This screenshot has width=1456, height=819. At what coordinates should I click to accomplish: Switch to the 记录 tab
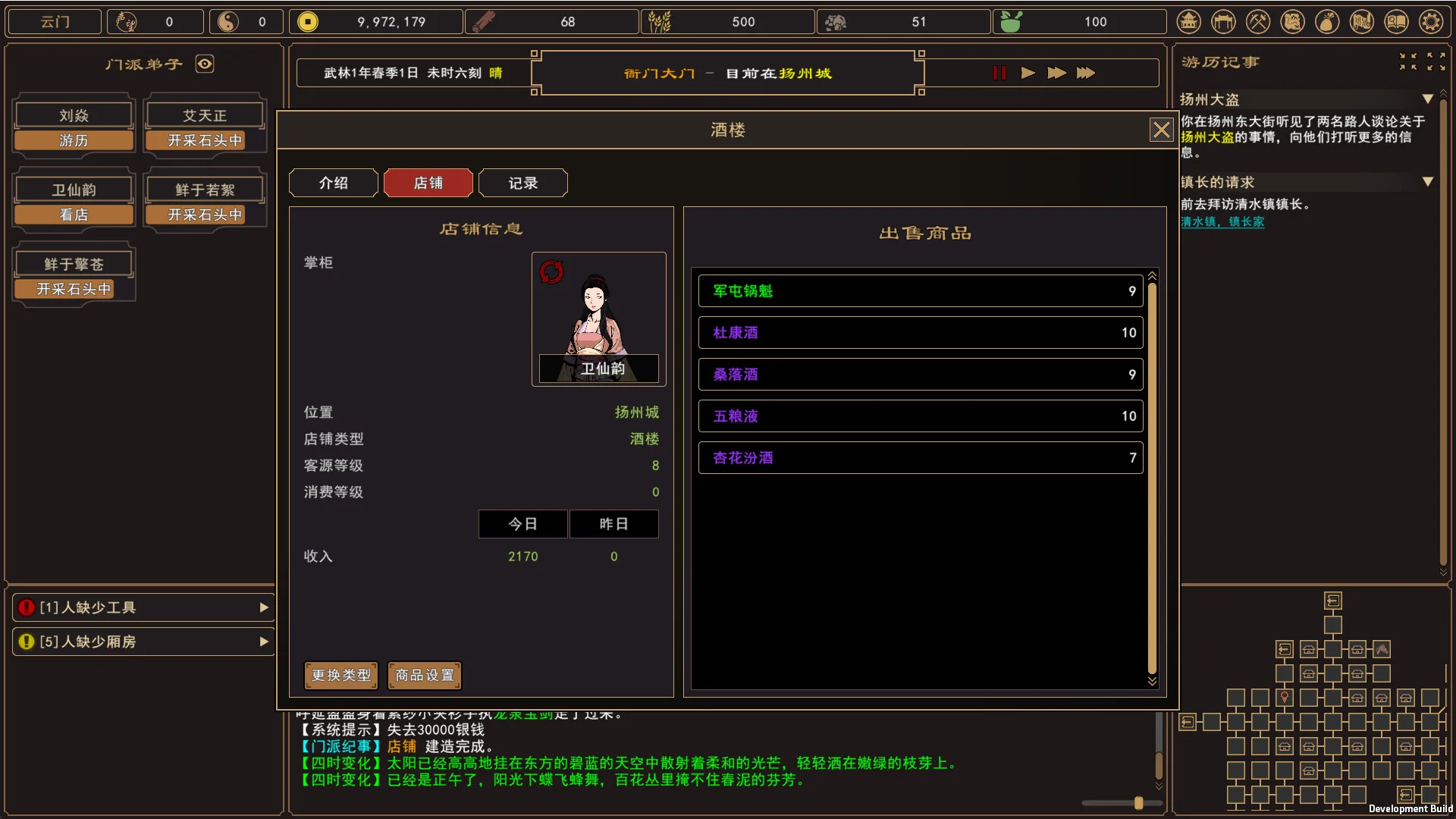[x=522, y=183]
